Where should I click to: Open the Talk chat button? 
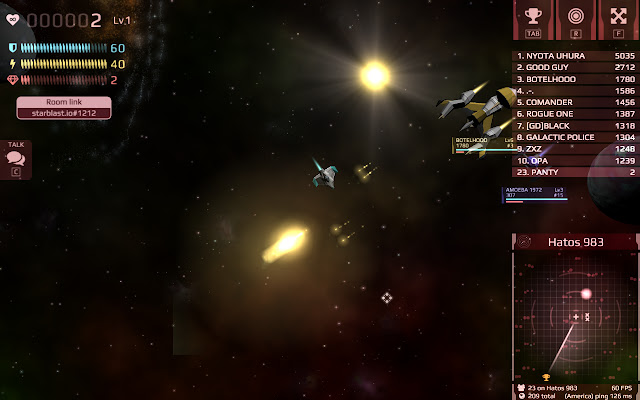16,159
